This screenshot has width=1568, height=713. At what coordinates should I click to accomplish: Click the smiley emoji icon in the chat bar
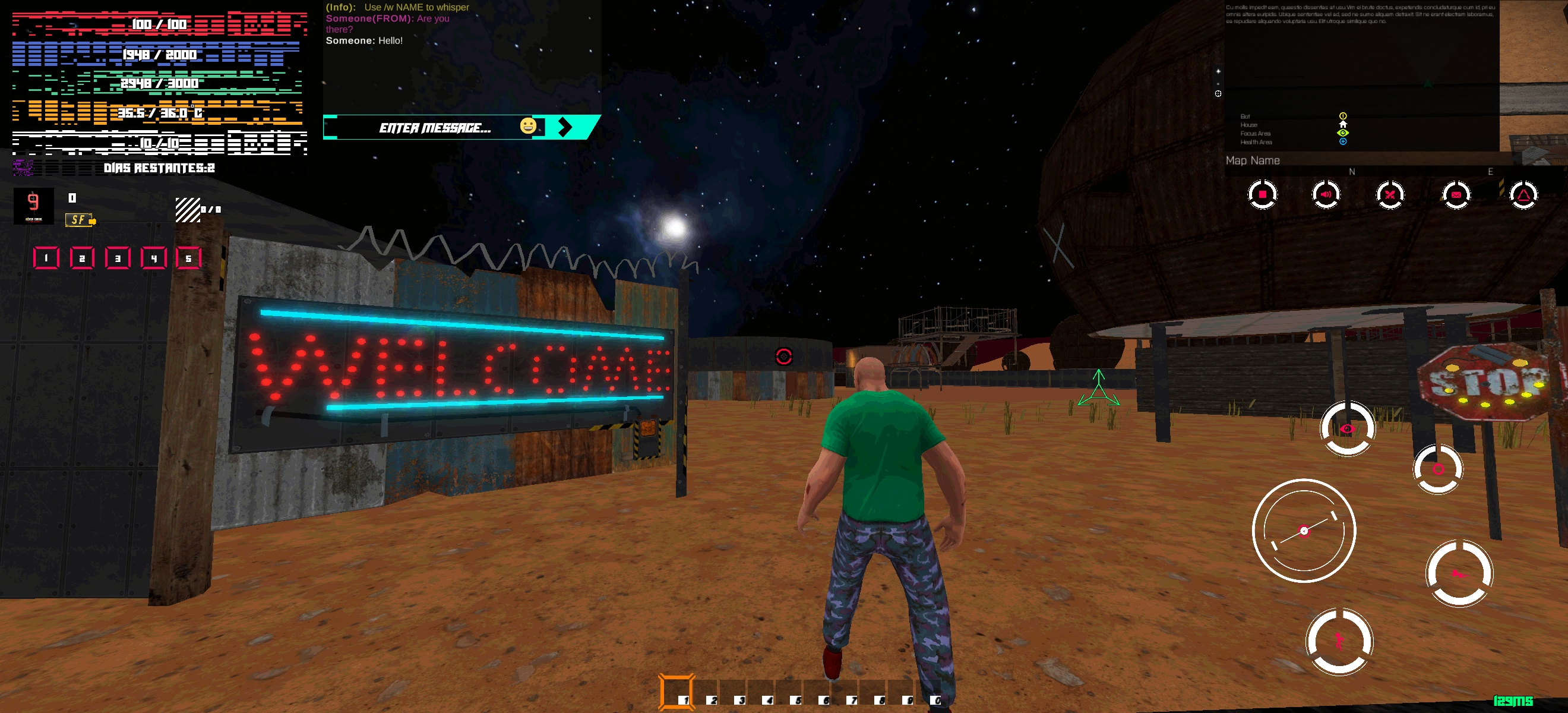coord(527,127)
